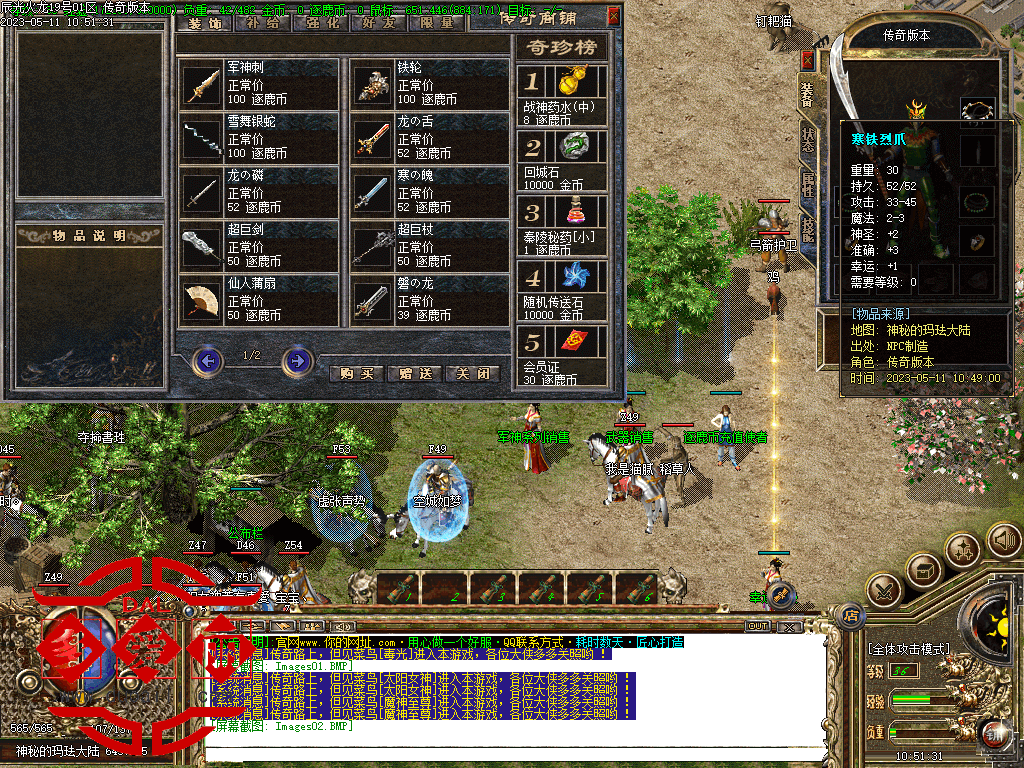
Task: Click the 赠送 gift button
Action: point(414,373)
